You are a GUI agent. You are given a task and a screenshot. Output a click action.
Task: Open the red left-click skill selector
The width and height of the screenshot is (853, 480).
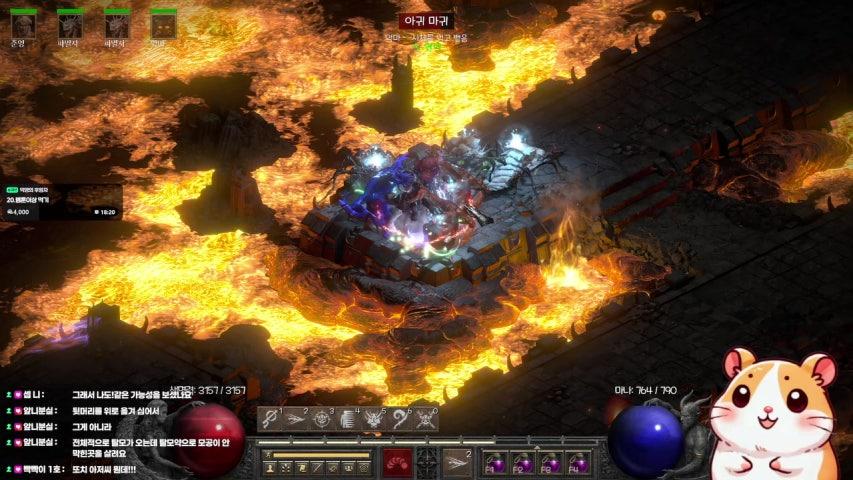397,462
